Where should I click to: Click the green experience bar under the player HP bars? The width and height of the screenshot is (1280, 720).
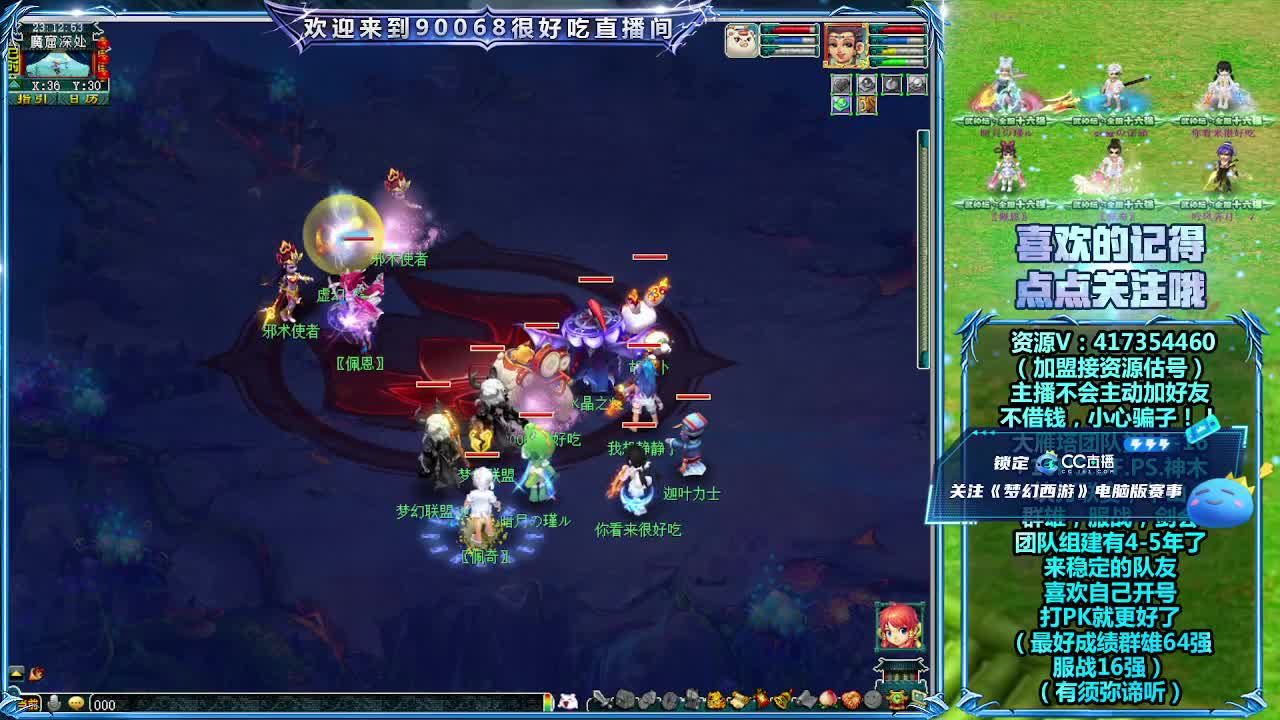(897, 60)
